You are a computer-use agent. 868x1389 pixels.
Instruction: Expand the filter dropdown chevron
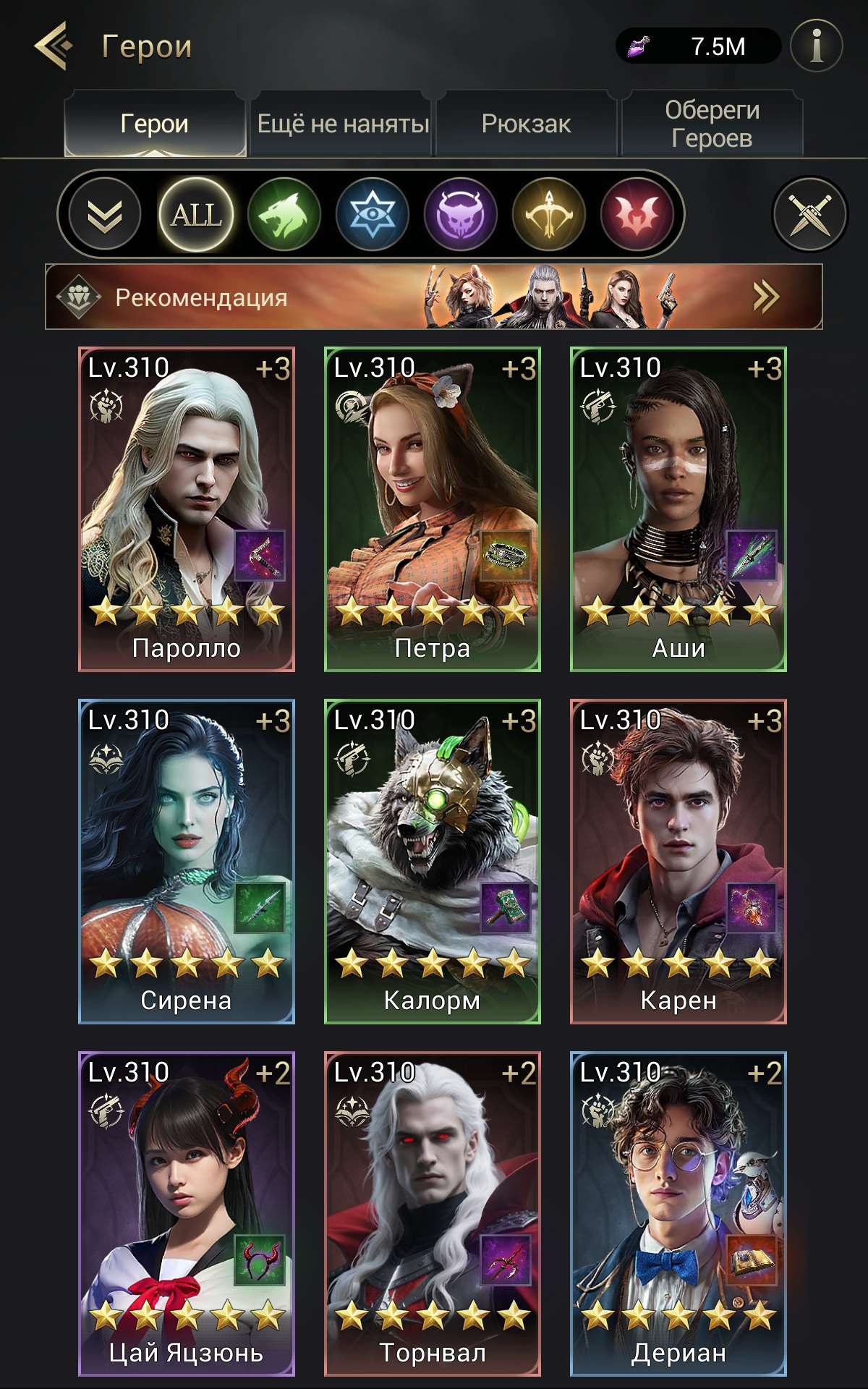coord(105,214)
